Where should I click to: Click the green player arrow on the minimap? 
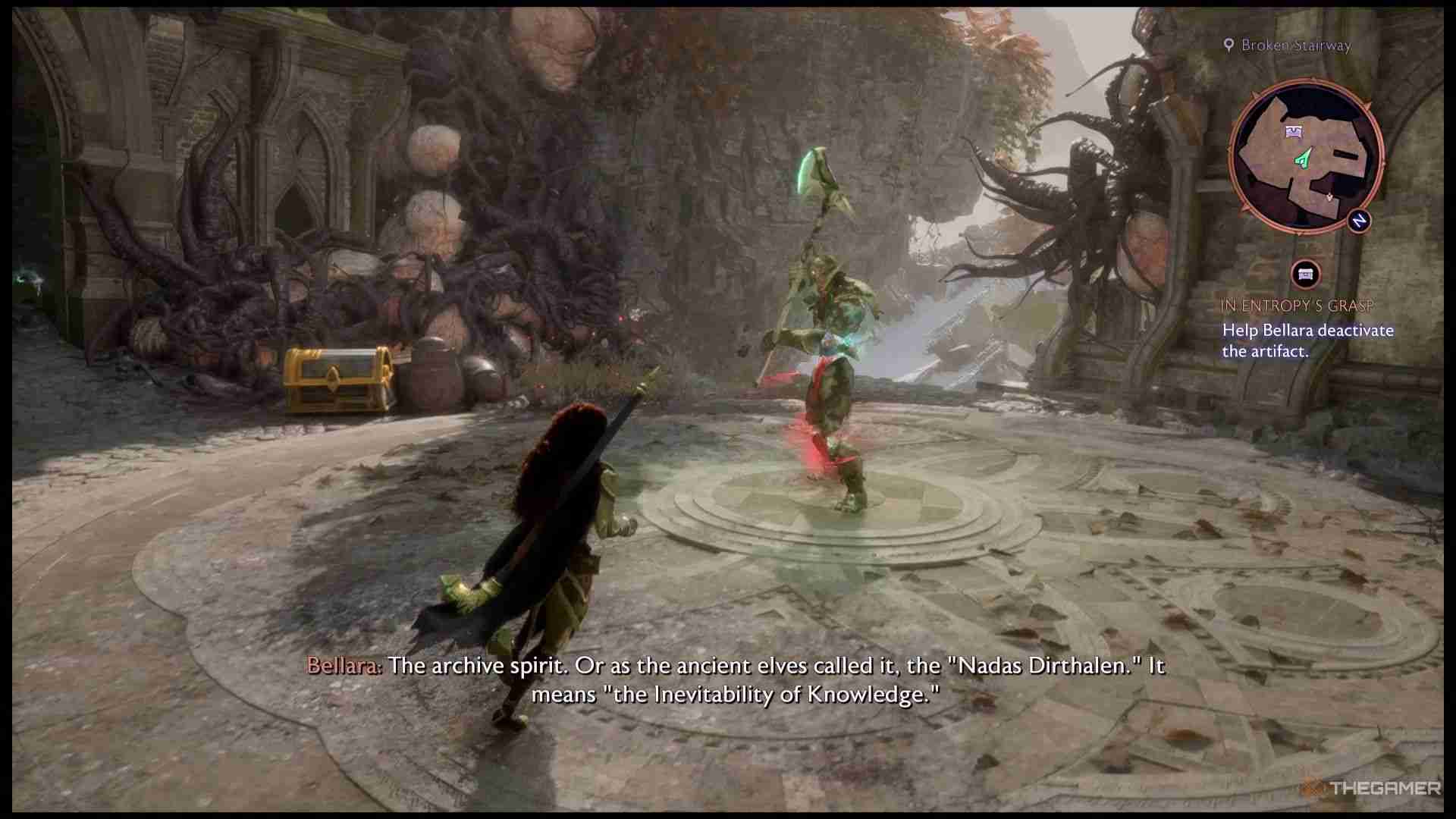[x=1303, y=159]
